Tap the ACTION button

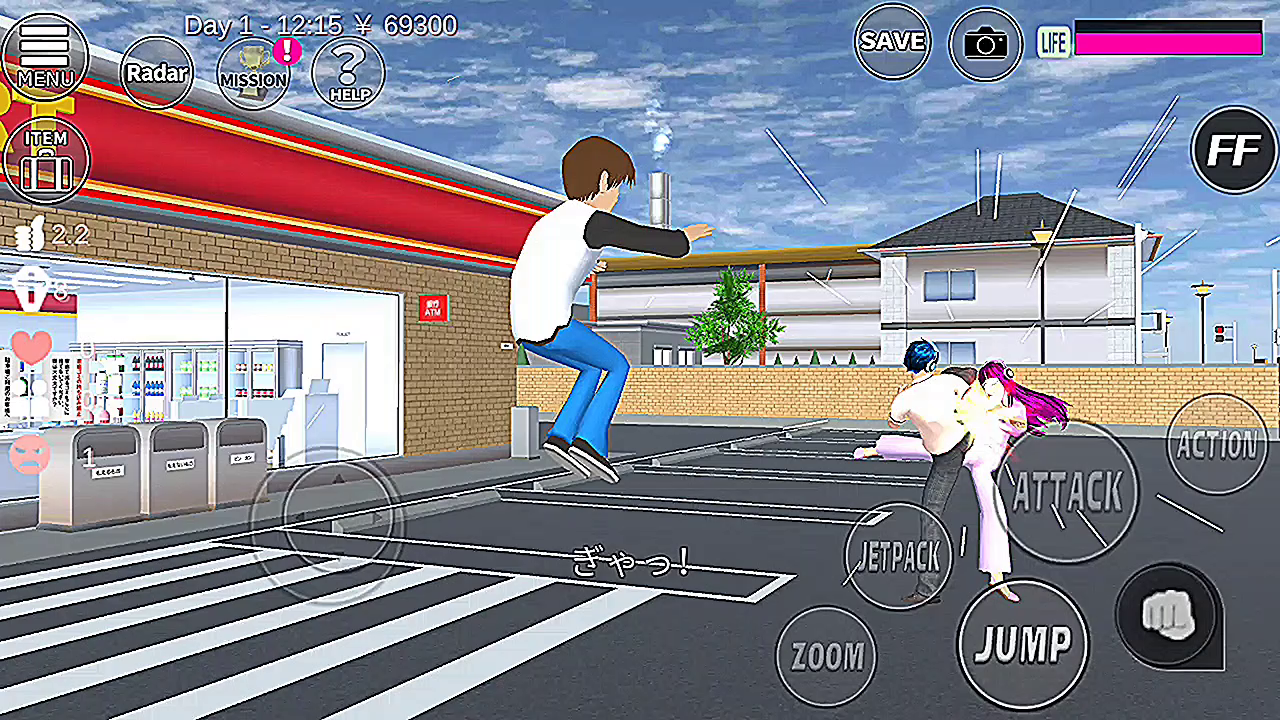click(1216, 443)
